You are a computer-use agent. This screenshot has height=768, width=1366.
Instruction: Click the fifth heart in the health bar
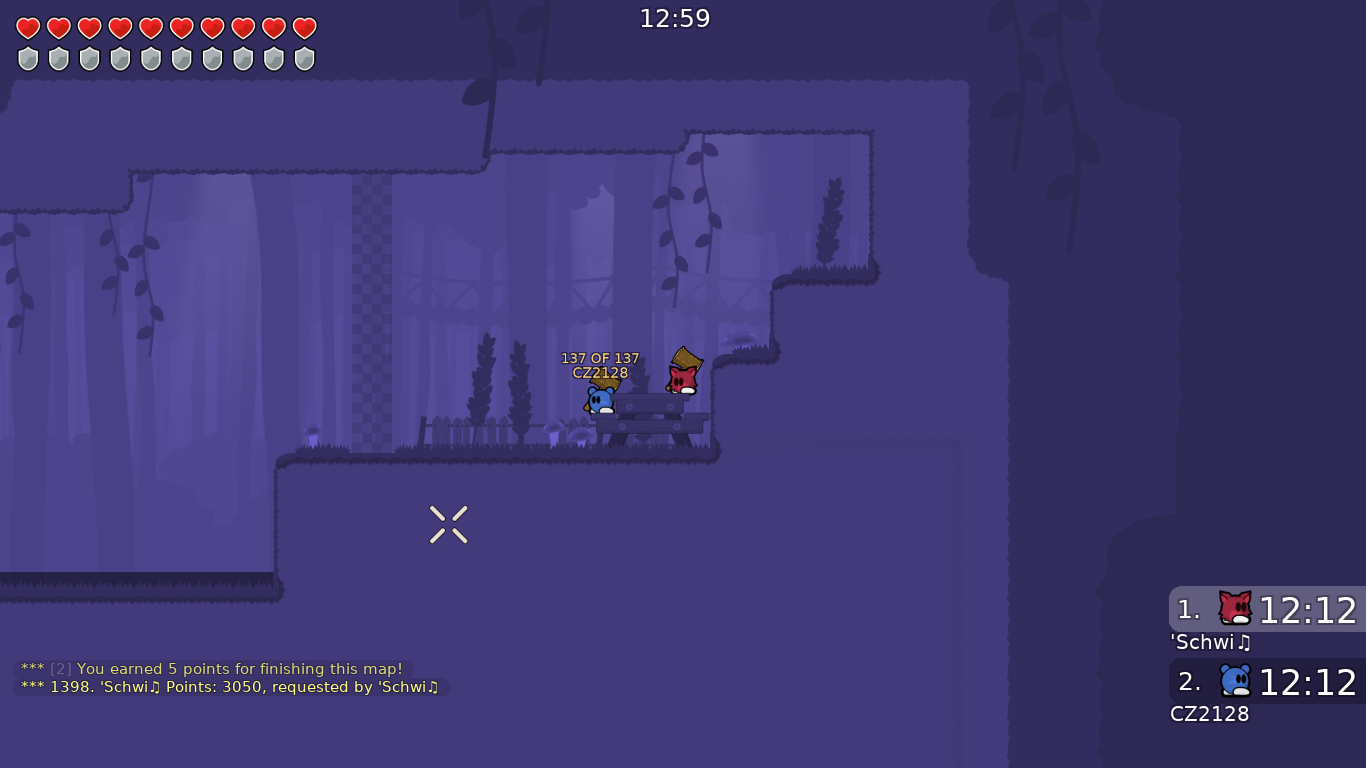coord(150,29)
